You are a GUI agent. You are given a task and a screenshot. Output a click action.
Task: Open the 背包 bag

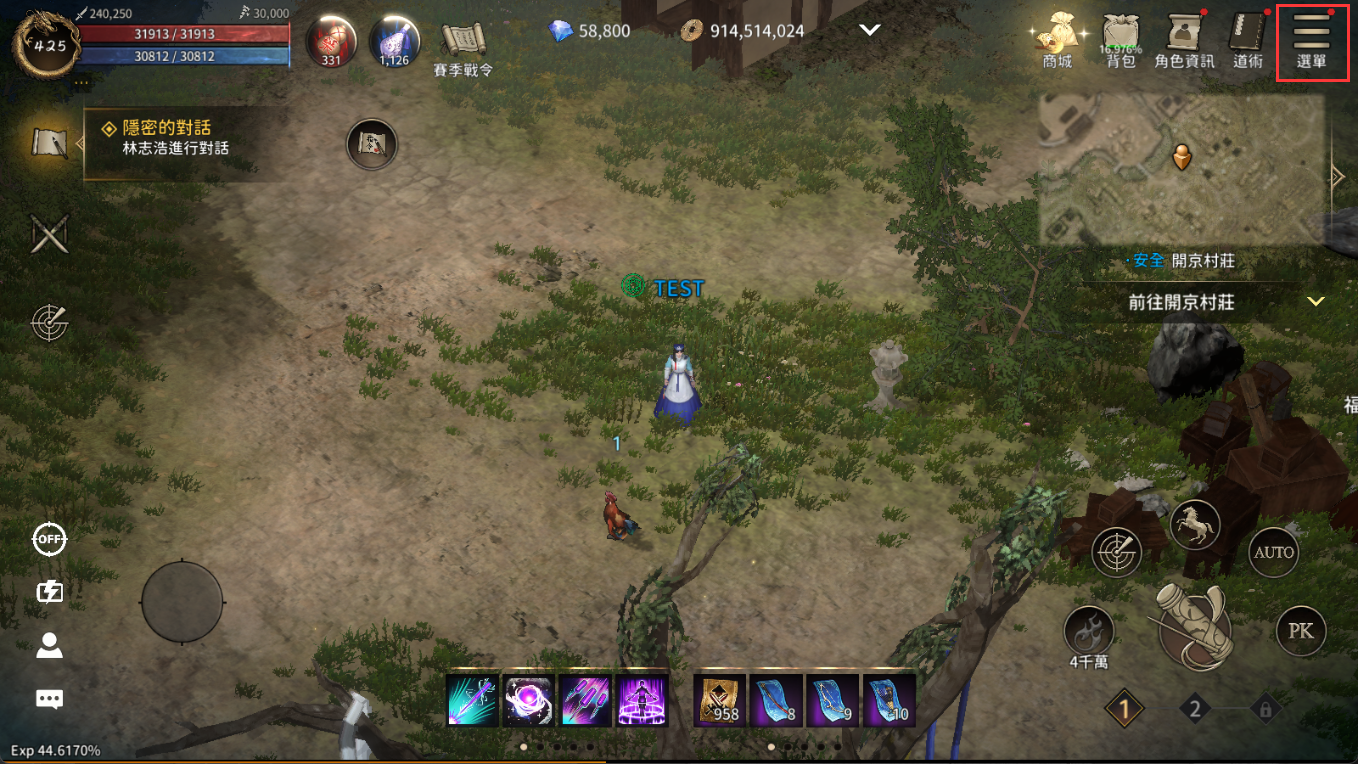[x=1120, y=38]
